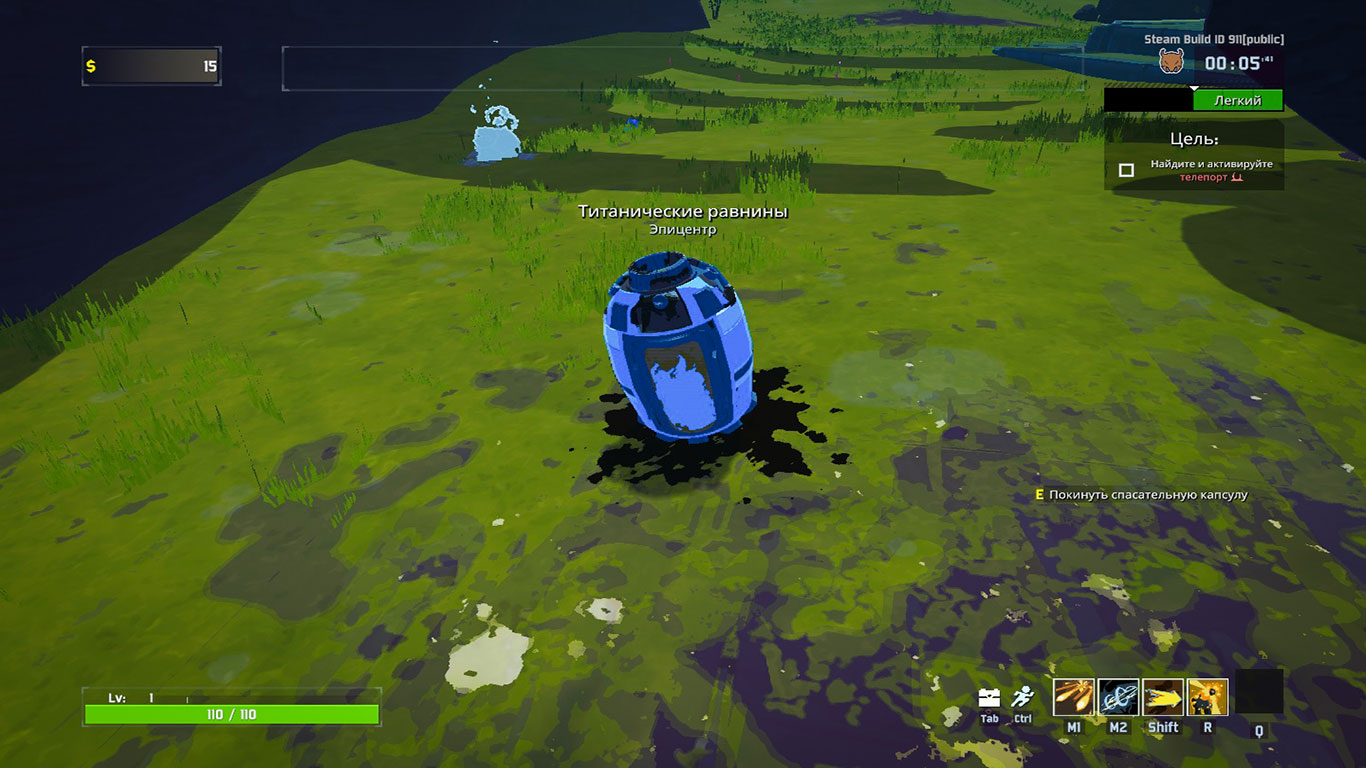Screen dimensions: 1366x768
Task: Click the teleporter objective checkbox
Action: click(1126, 170)
